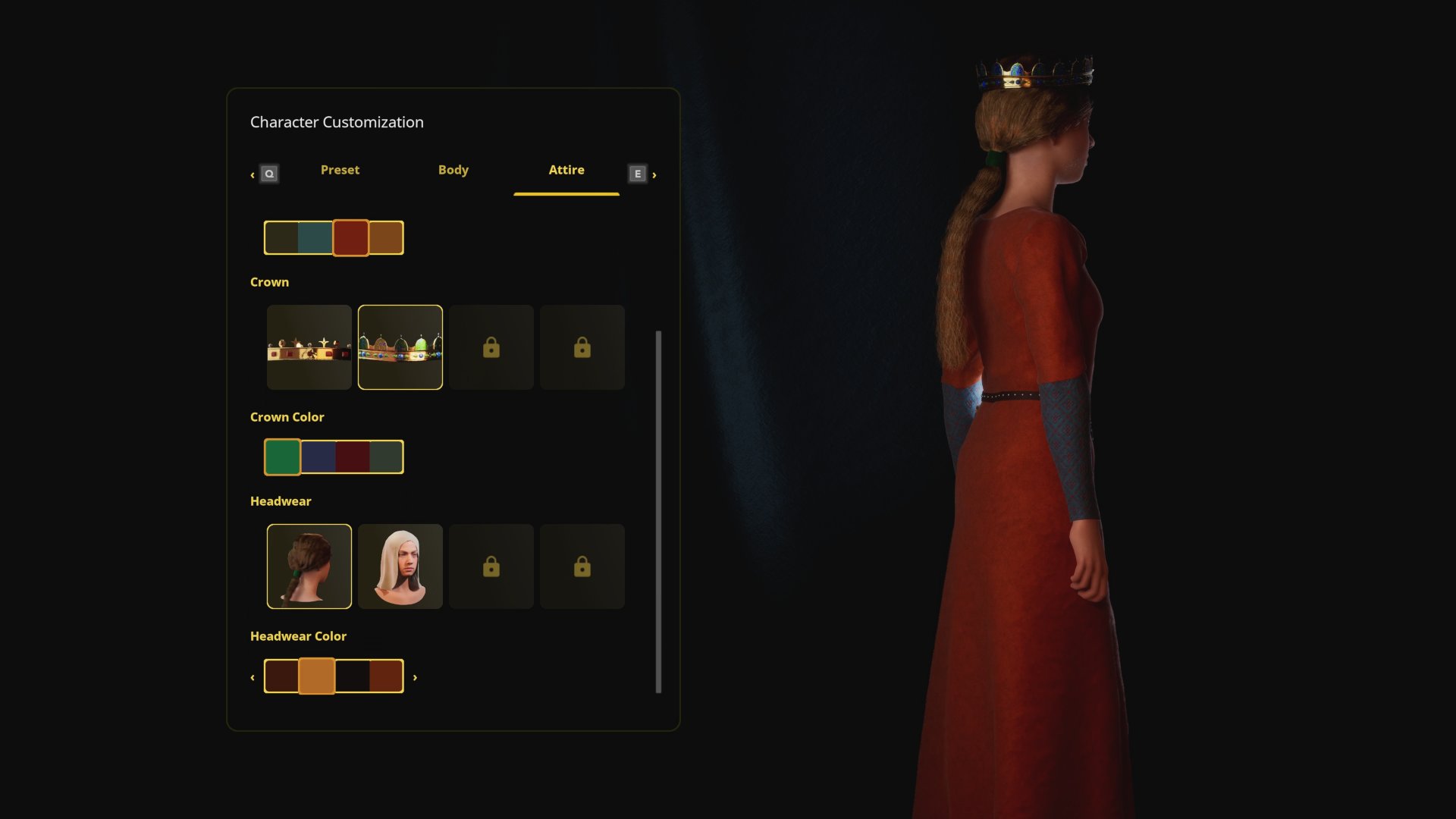Show next headwear colors with right arrow
The image size is (1456, 819).
click(415, 677)
